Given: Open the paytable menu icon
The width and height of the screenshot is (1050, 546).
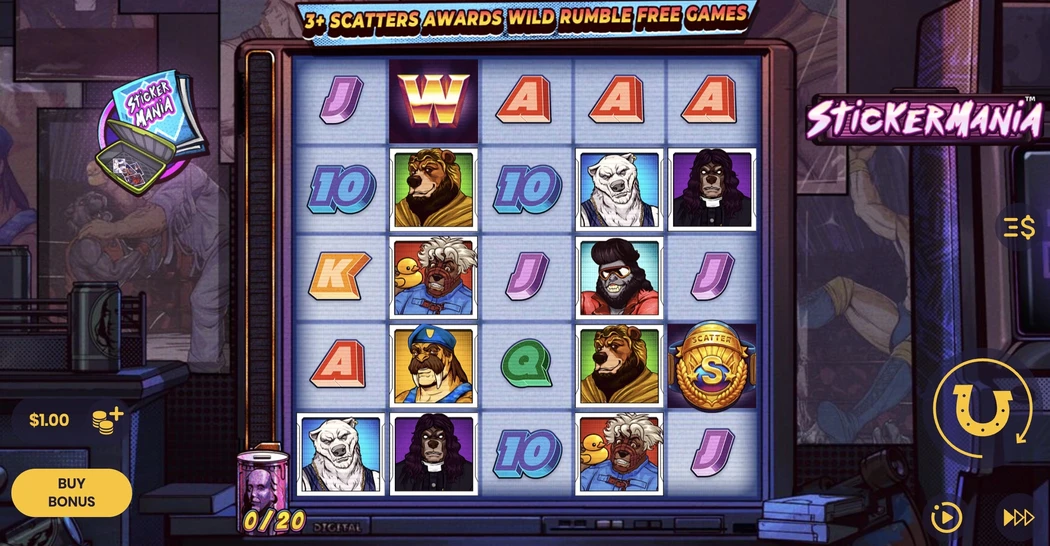Looking at the screenshot, I should click(x=1020, y=227).
